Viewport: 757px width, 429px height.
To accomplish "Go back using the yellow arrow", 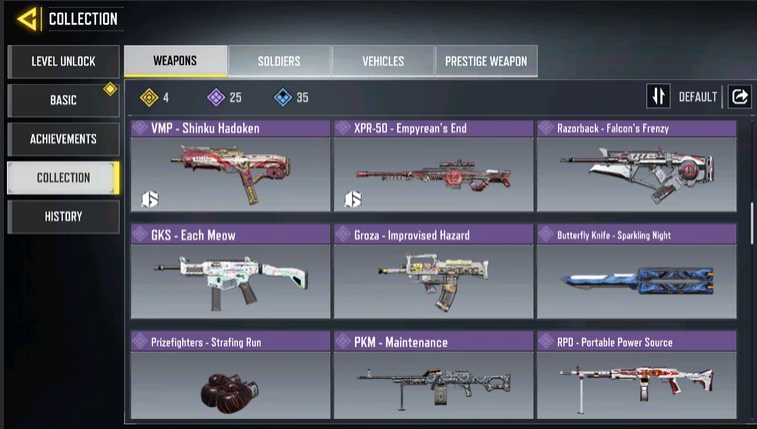I will point(27,18).
